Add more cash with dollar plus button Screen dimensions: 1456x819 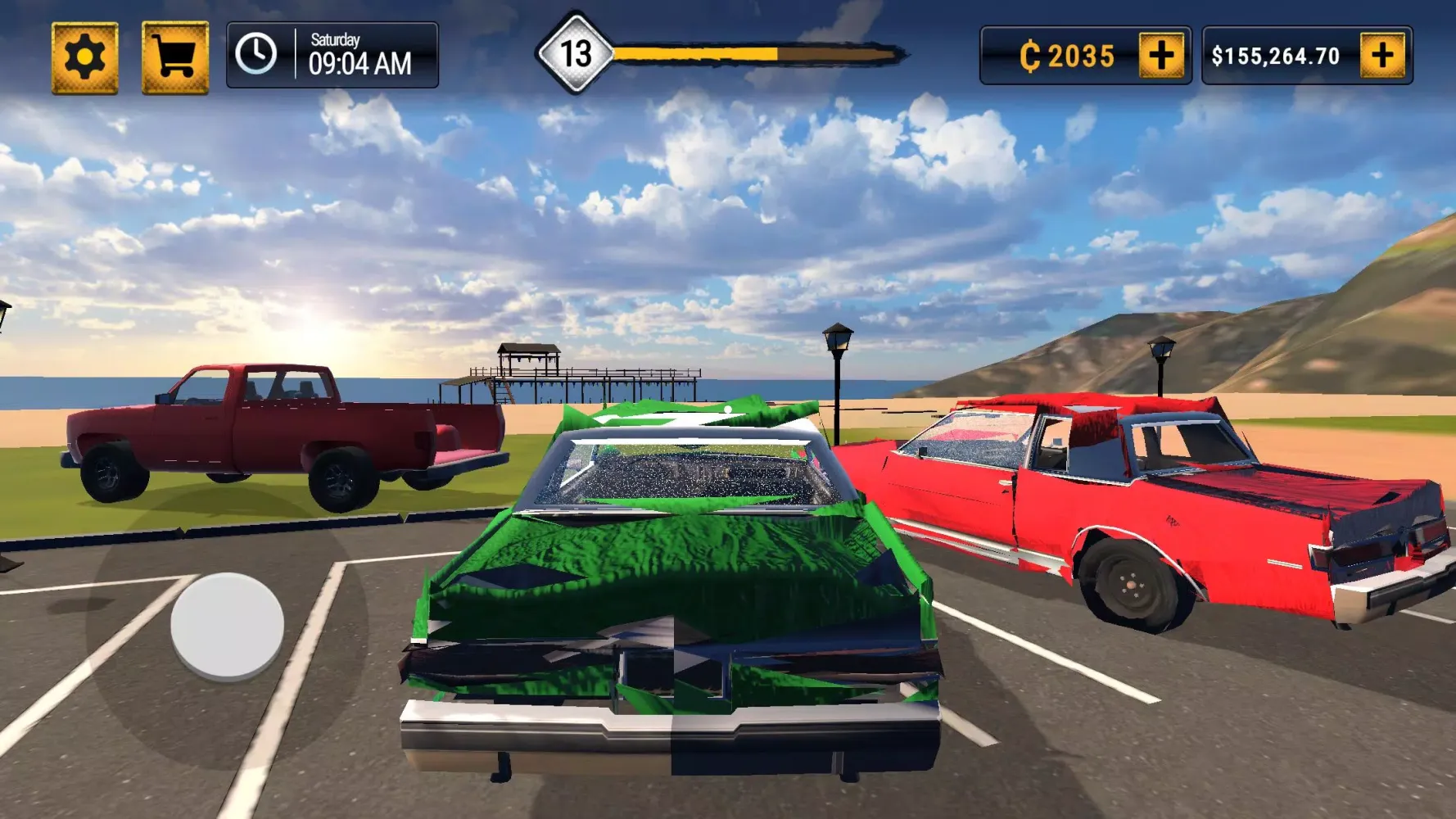[1382, 56]
